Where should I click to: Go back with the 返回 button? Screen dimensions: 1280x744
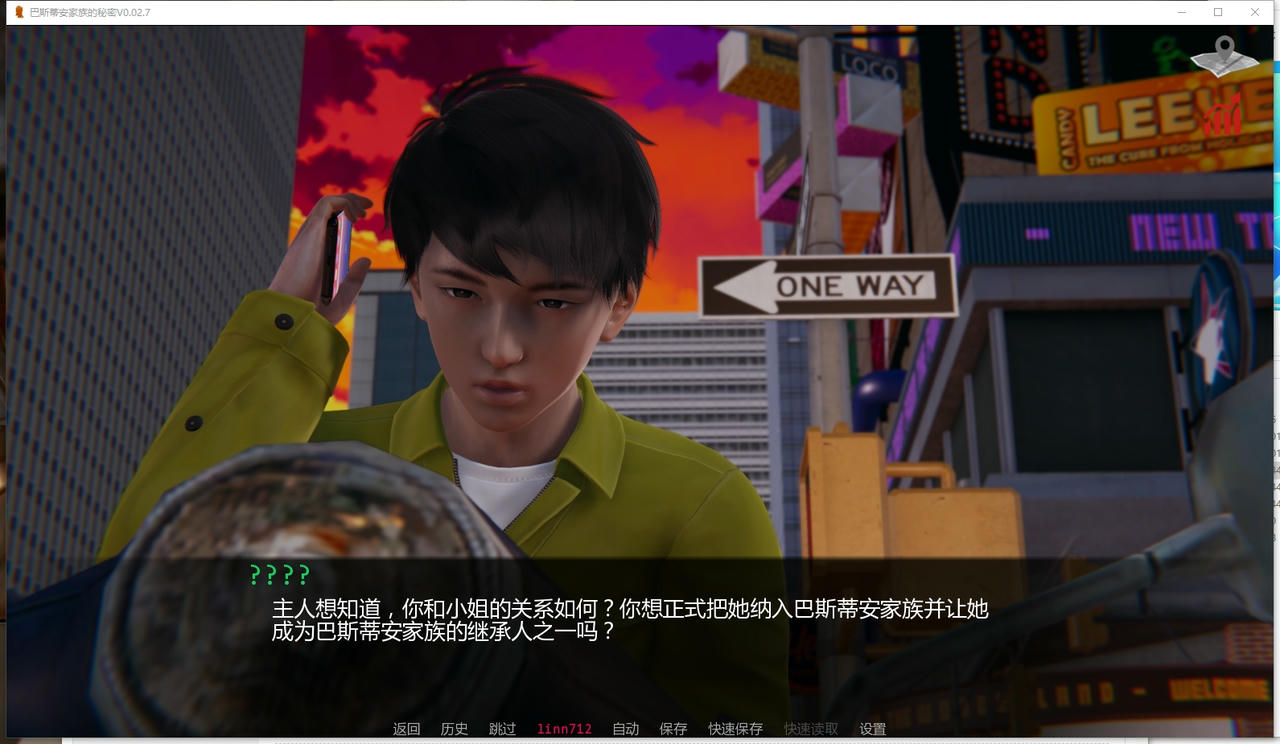point(406,729)
